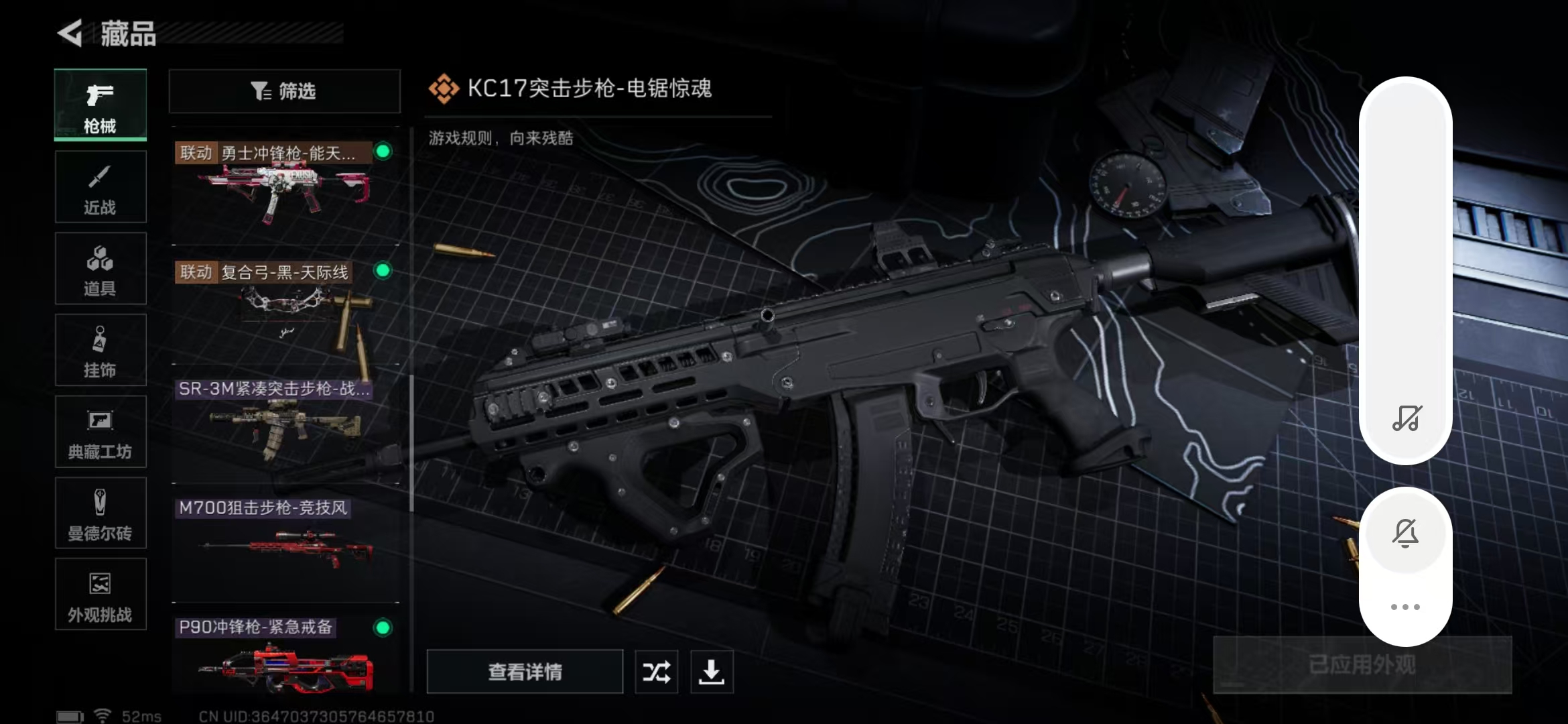
Task: Show the 挂饰 charms category
Action: [x=101, y=351]
